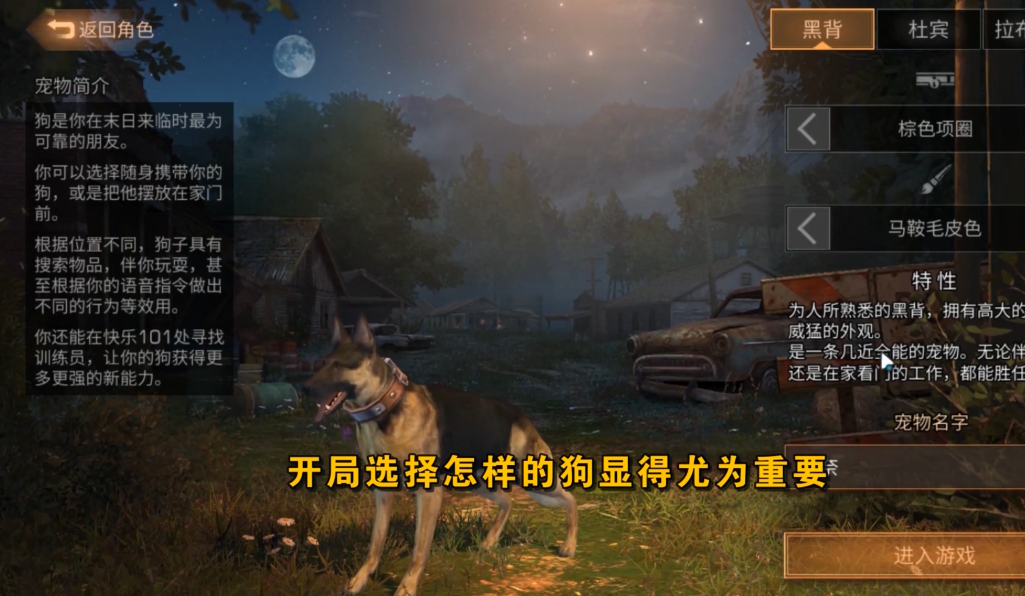Choose previous fur color before 马鞍毛皮色
This screenshot has height=596, width=1025.
pos(808,228)
